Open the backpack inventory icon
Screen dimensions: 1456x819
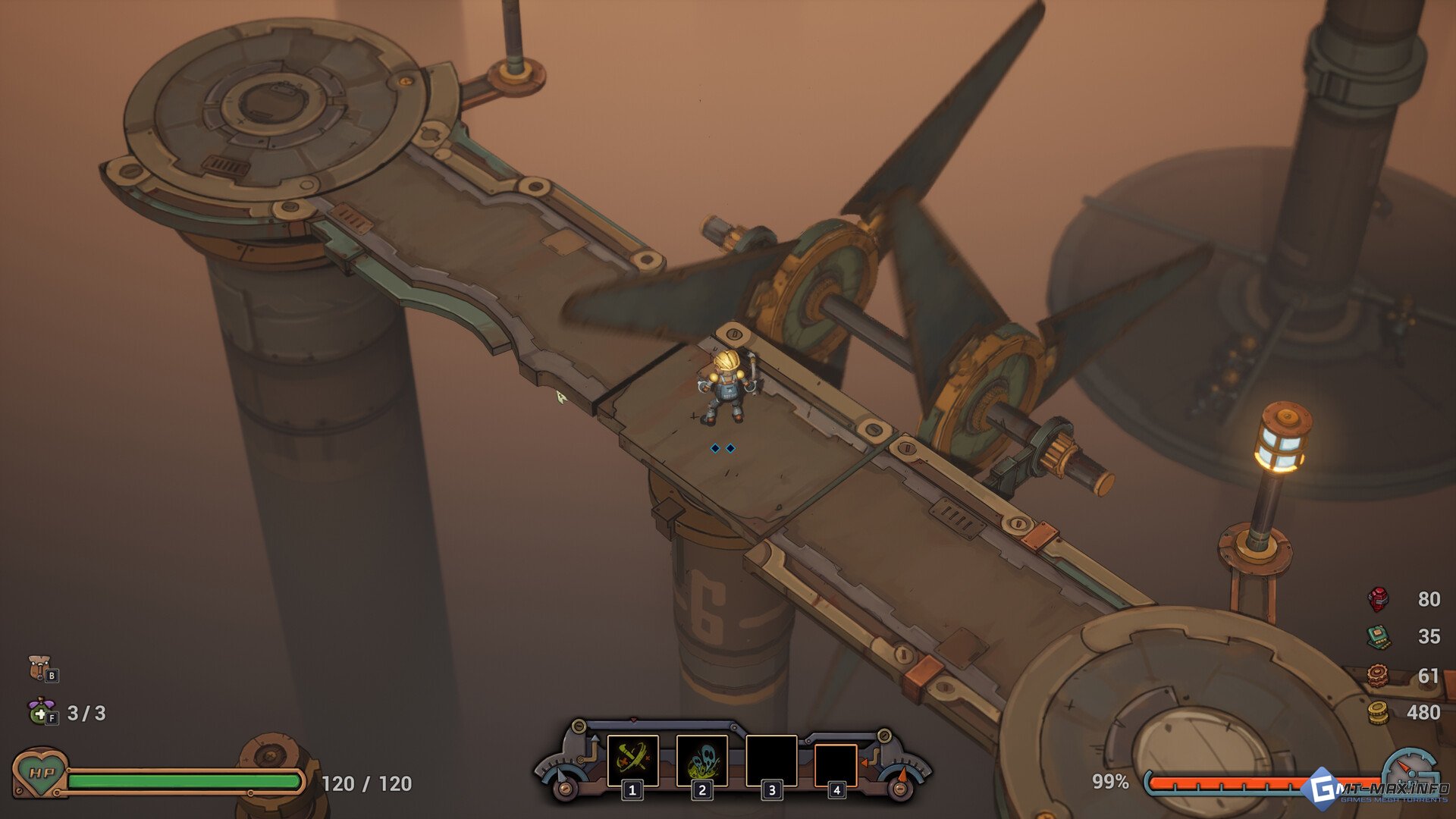coord(40,668)
